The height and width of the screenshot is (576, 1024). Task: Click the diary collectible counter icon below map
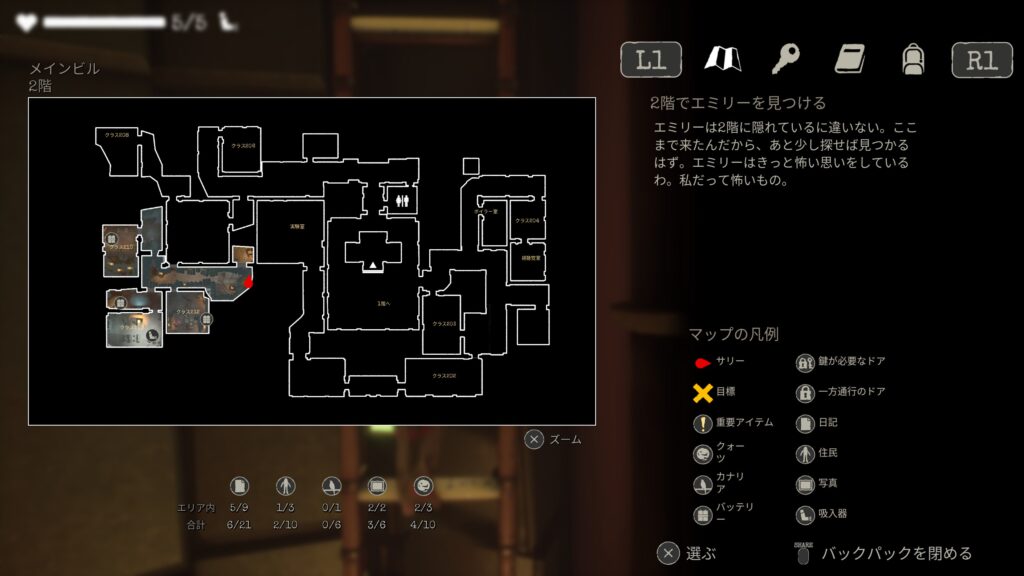[238, 486]
